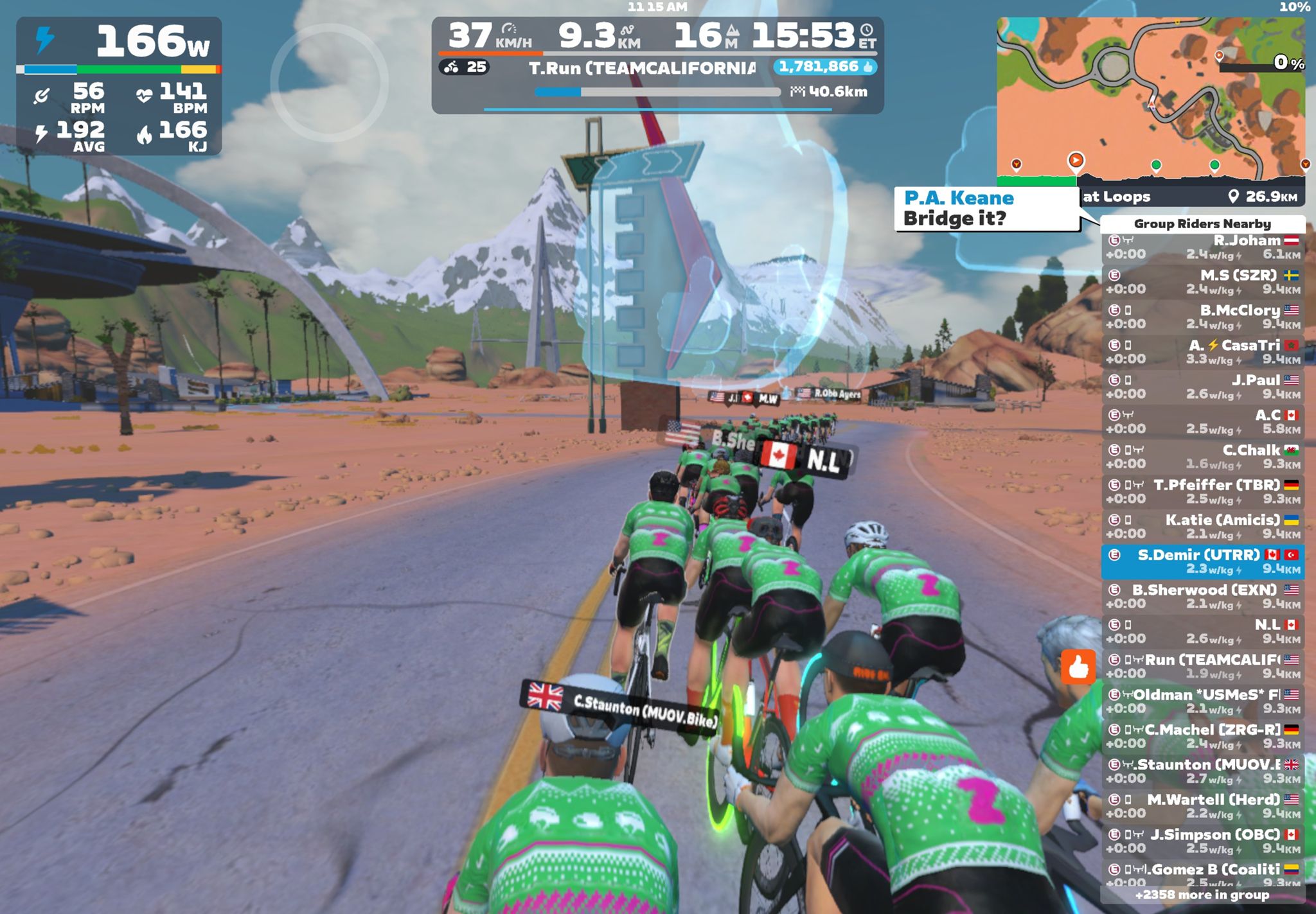This screenshot has width=1316, height=914.
Task: Choose rider M.S (SZR) from the list
Action: [1202, 282]
